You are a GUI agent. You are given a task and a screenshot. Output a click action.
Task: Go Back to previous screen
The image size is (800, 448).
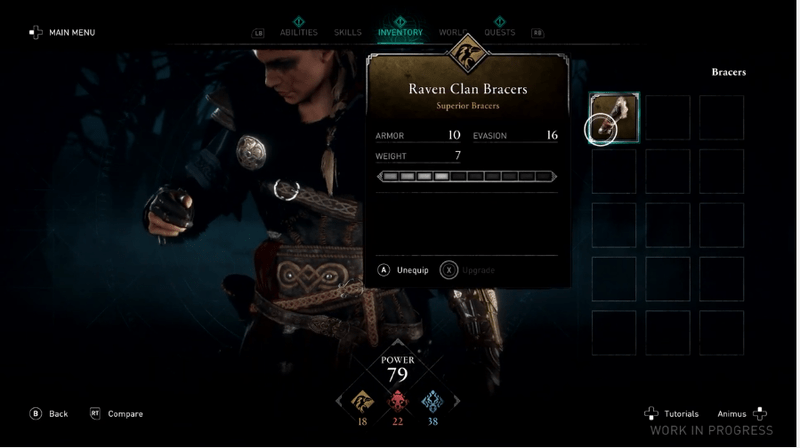[x=49, y=413]
